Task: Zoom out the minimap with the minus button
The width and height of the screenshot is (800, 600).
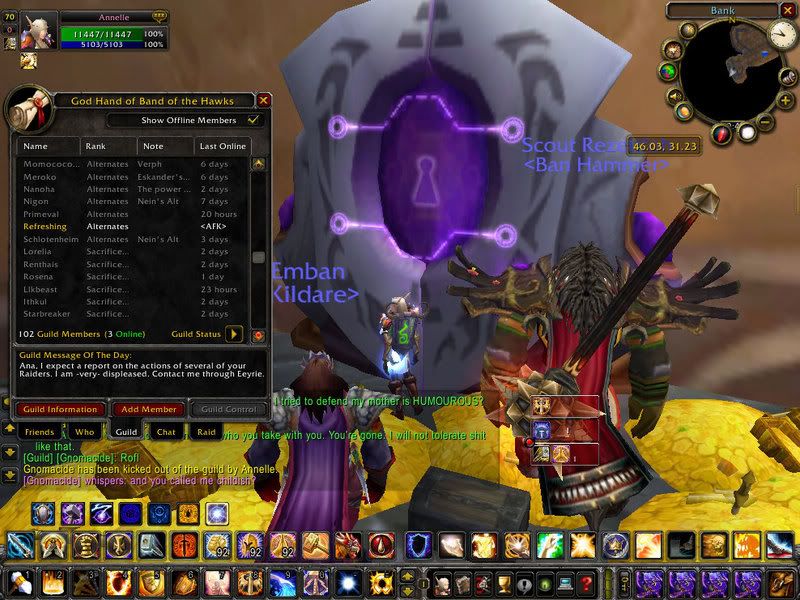Action: point(763,122)
